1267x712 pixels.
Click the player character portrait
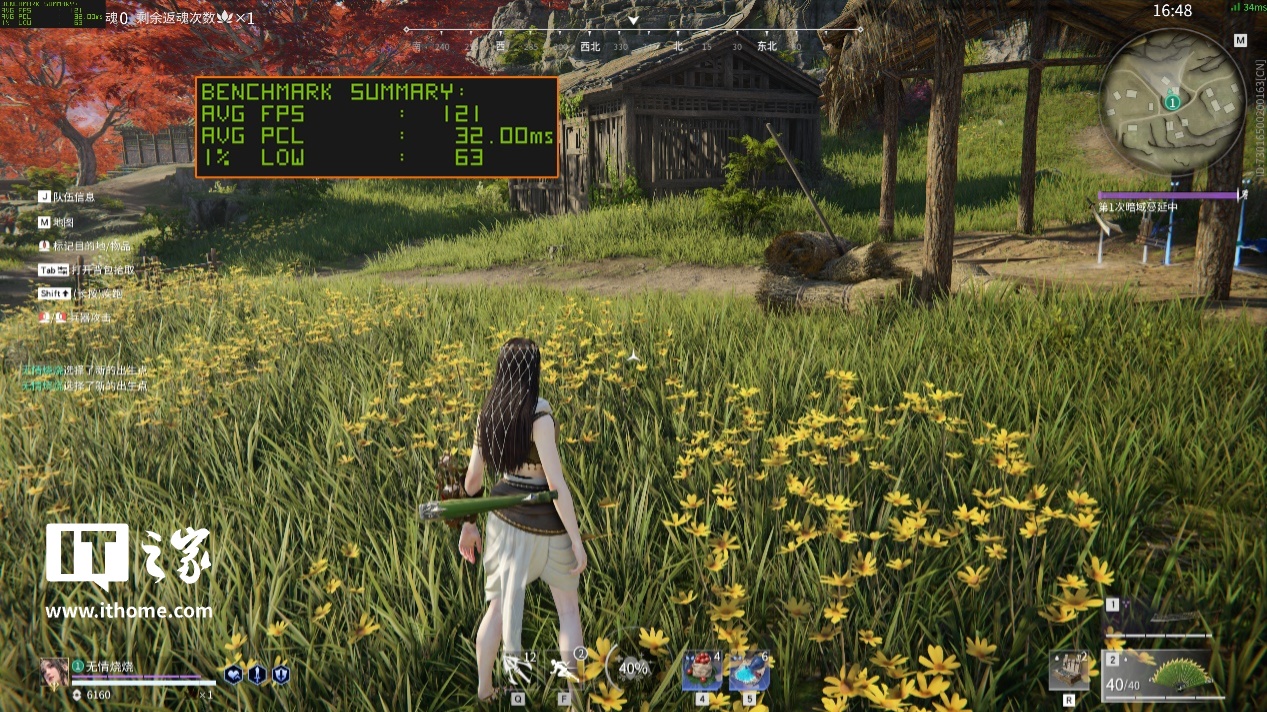(x=54, y=672)
